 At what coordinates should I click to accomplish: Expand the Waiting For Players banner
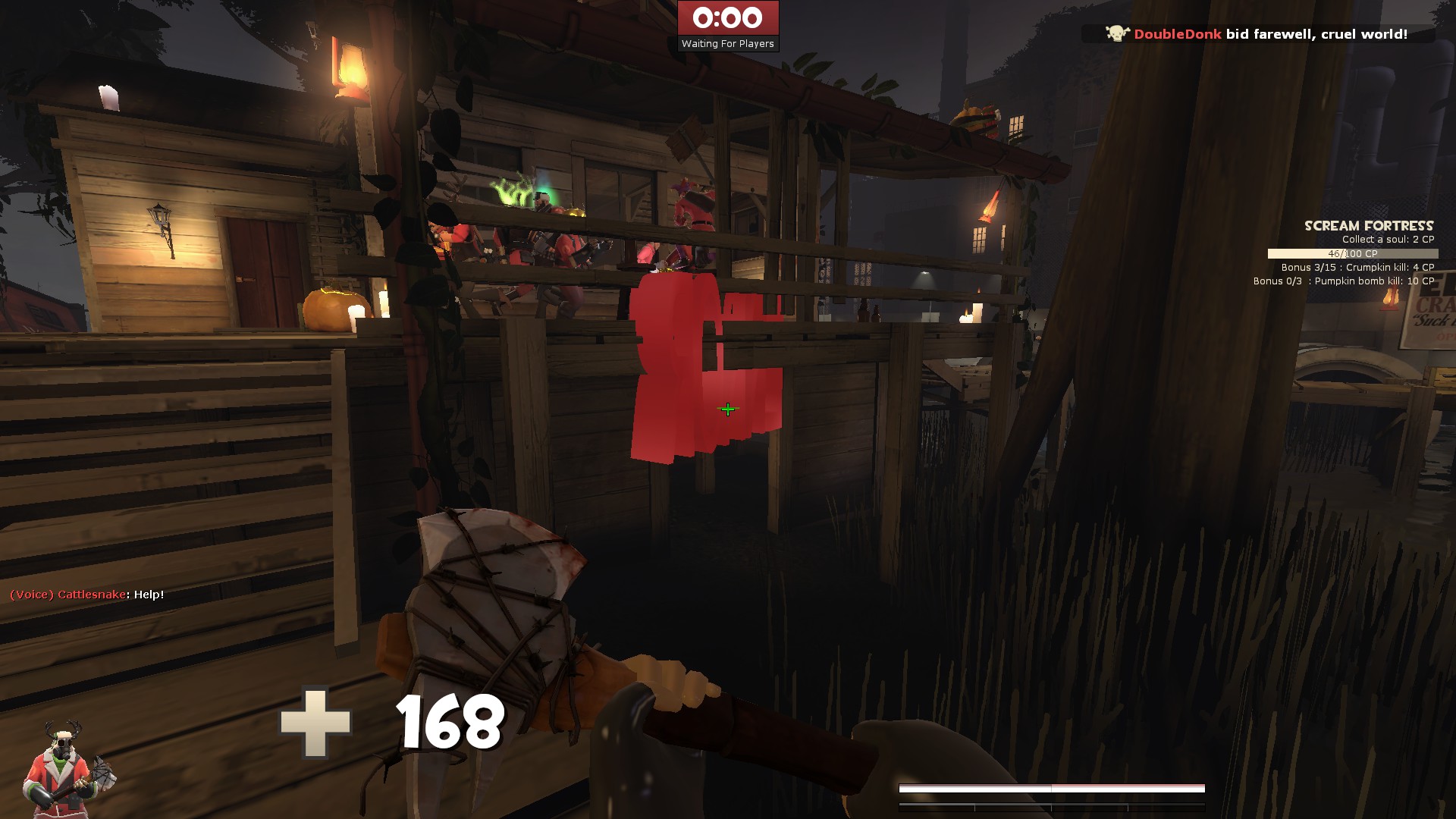click(729, 43)
